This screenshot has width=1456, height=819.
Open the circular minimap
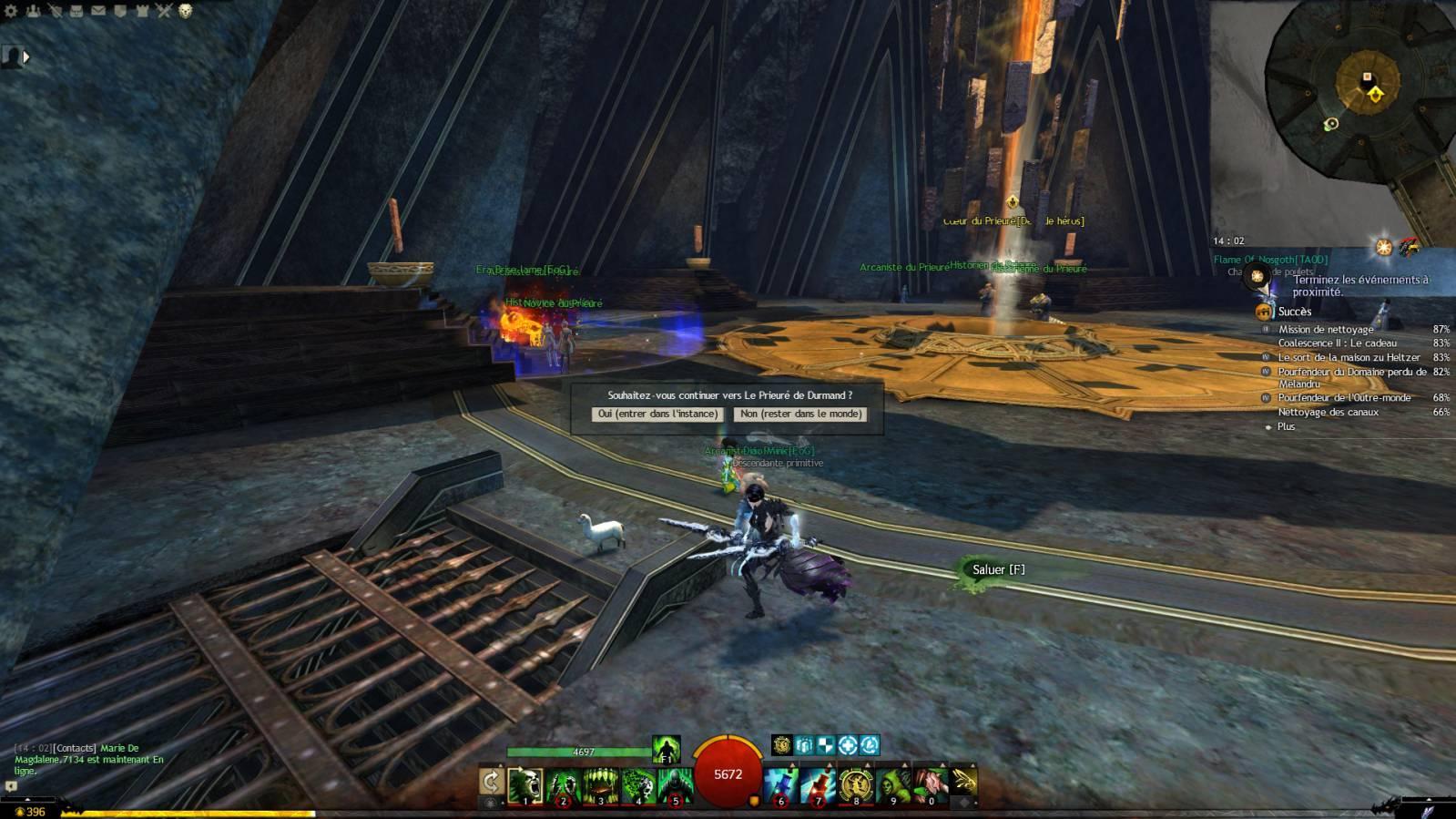tap(1360, 91)
